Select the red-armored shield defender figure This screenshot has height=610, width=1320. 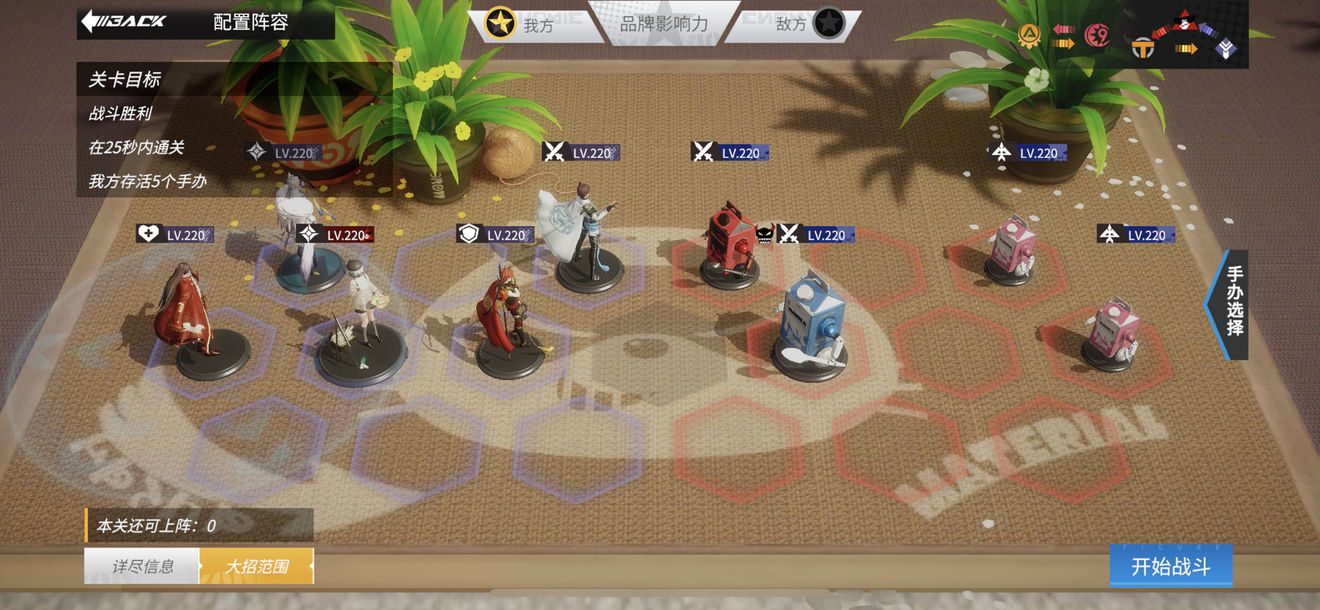tap(507, 315)
